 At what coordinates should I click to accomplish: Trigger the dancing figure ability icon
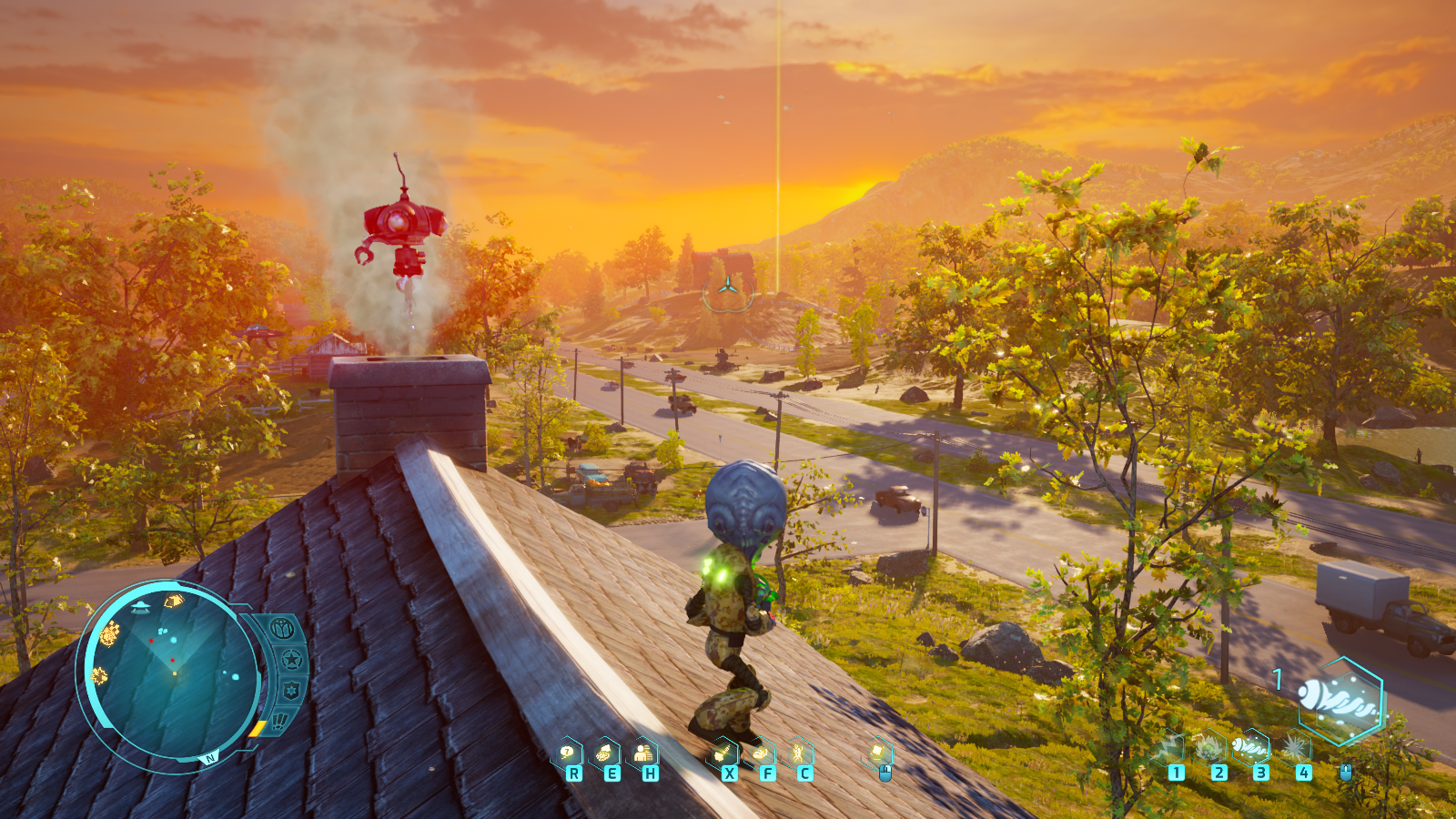pos(800,753)
